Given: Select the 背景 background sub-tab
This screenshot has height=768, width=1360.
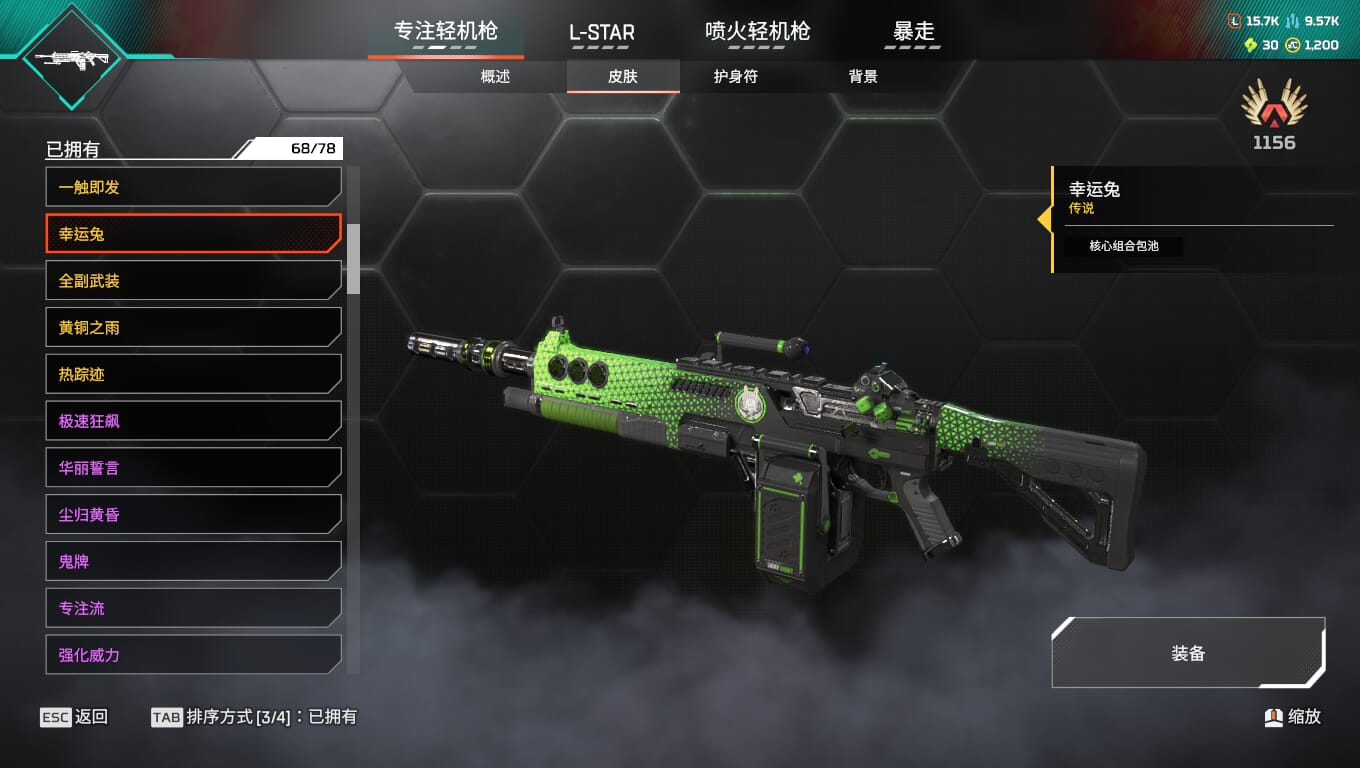Looking at the screenshot, I should pyautogui.click(x=863, y=77).
